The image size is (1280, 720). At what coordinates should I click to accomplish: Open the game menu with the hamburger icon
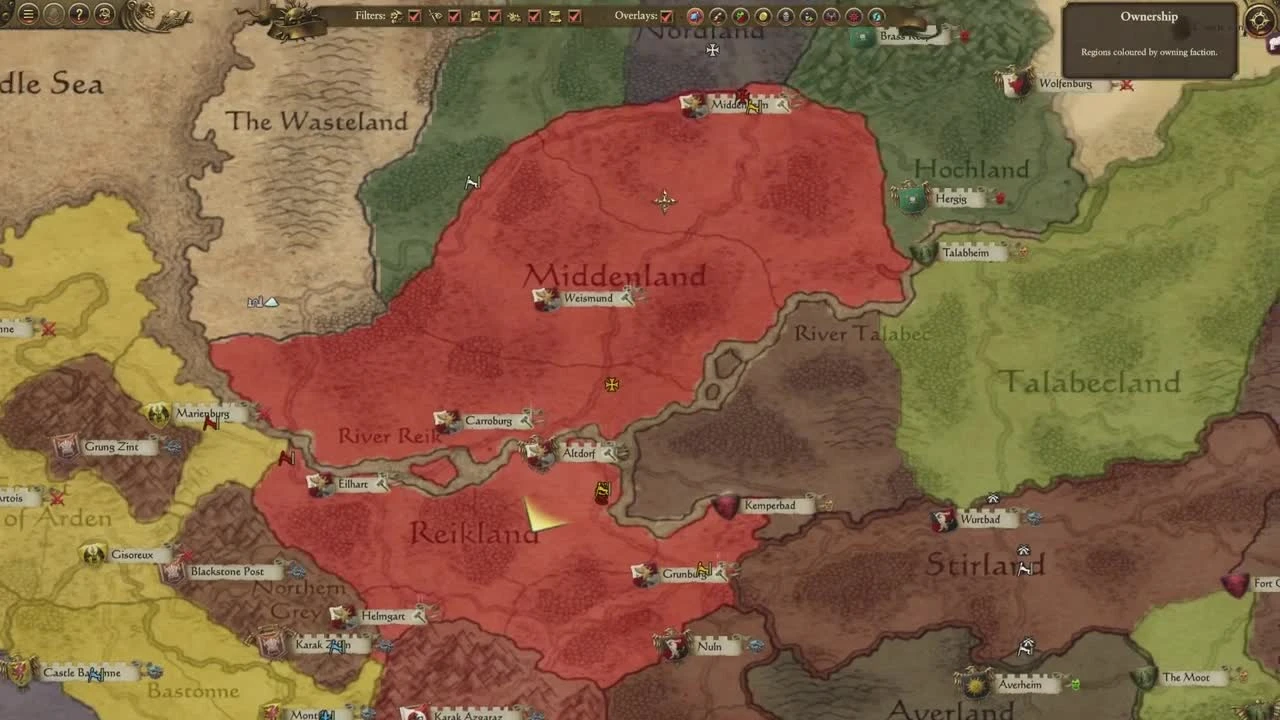coord(28,15)
